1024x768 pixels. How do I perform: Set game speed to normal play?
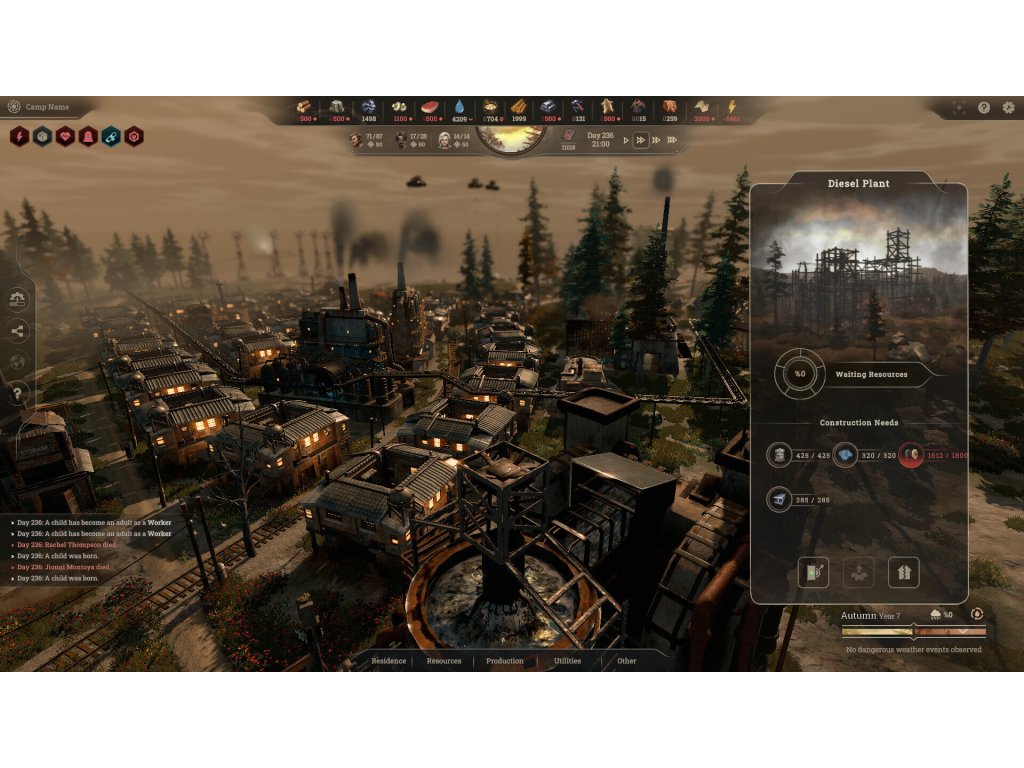626,140
